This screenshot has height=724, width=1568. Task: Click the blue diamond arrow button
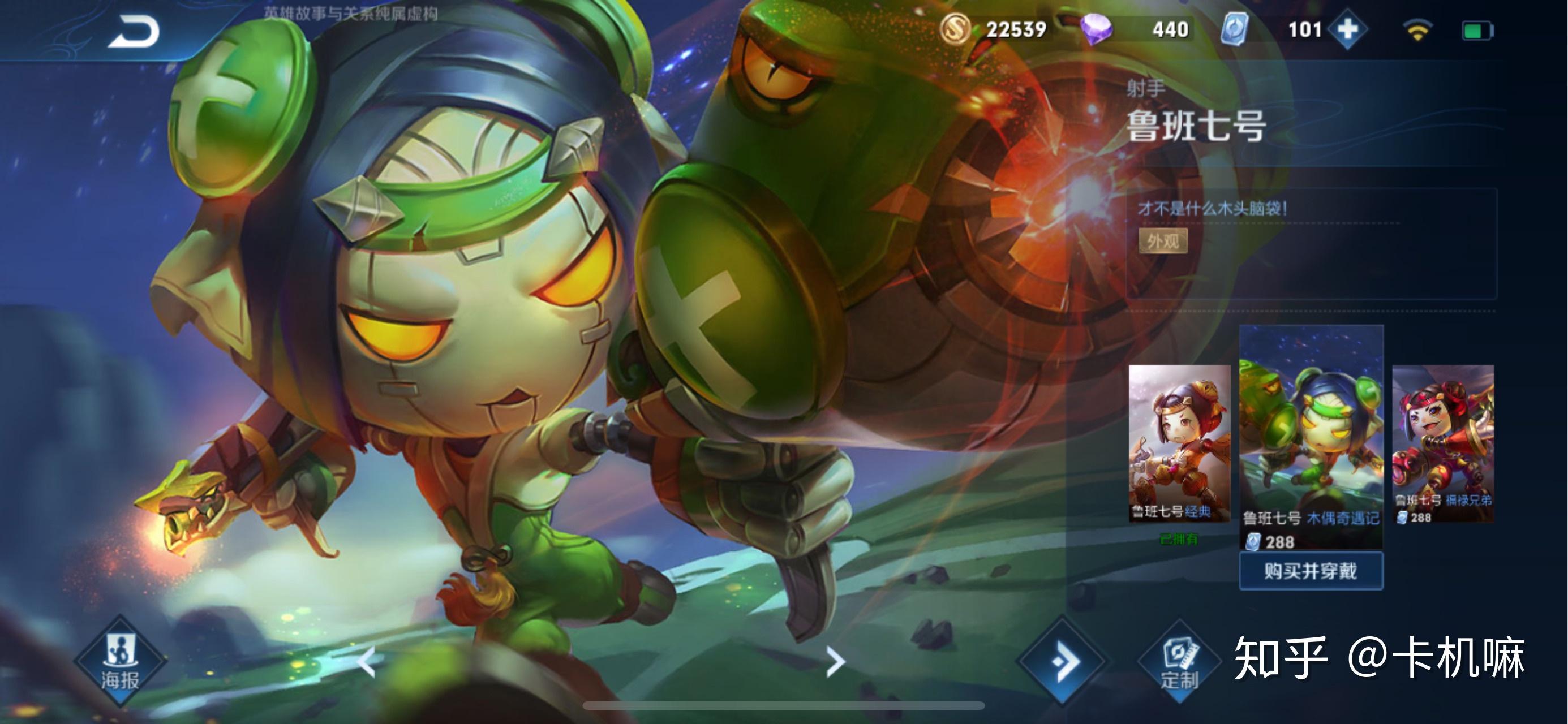[1062, 661]
